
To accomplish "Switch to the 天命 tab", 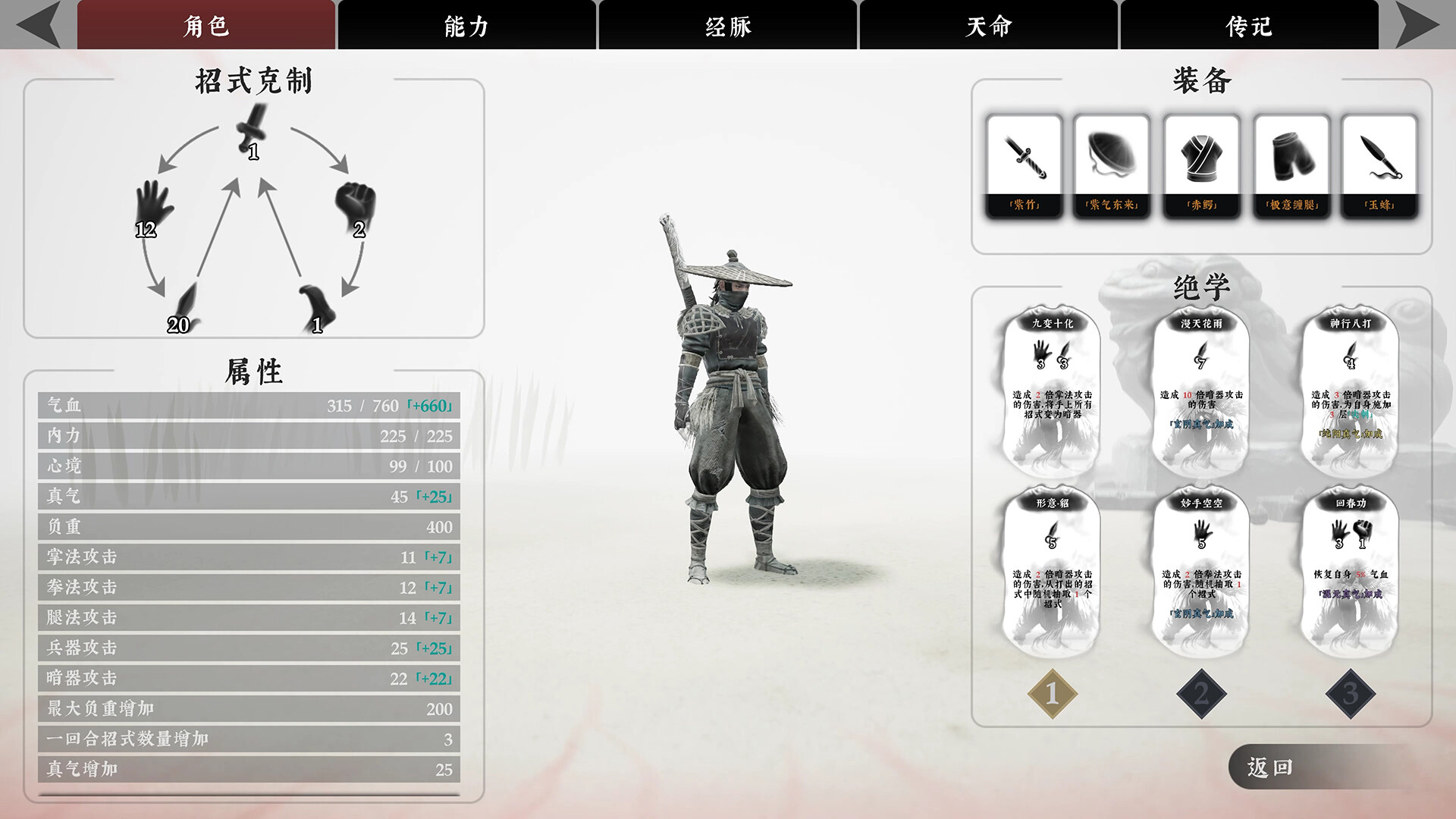I will tap(987, 25).
